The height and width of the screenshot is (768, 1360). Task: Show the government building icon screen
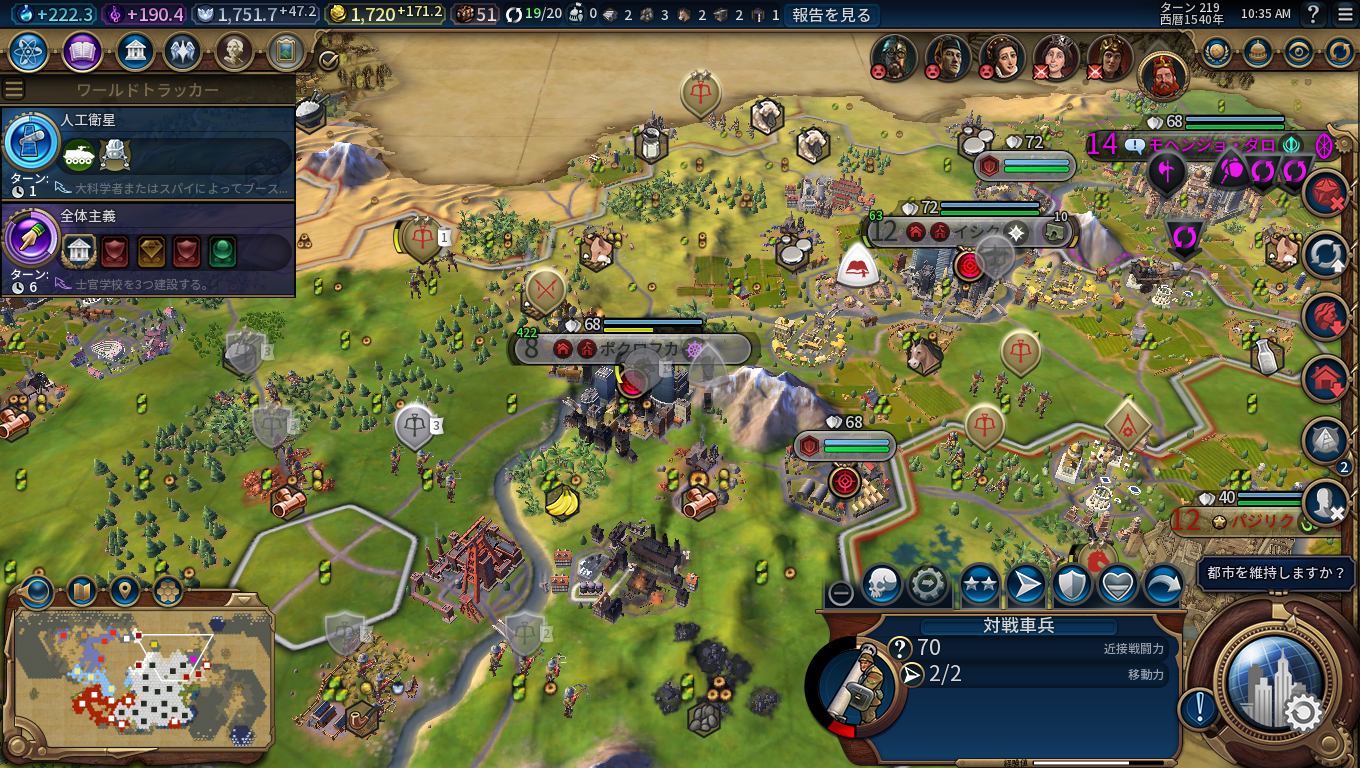[134, 51]
